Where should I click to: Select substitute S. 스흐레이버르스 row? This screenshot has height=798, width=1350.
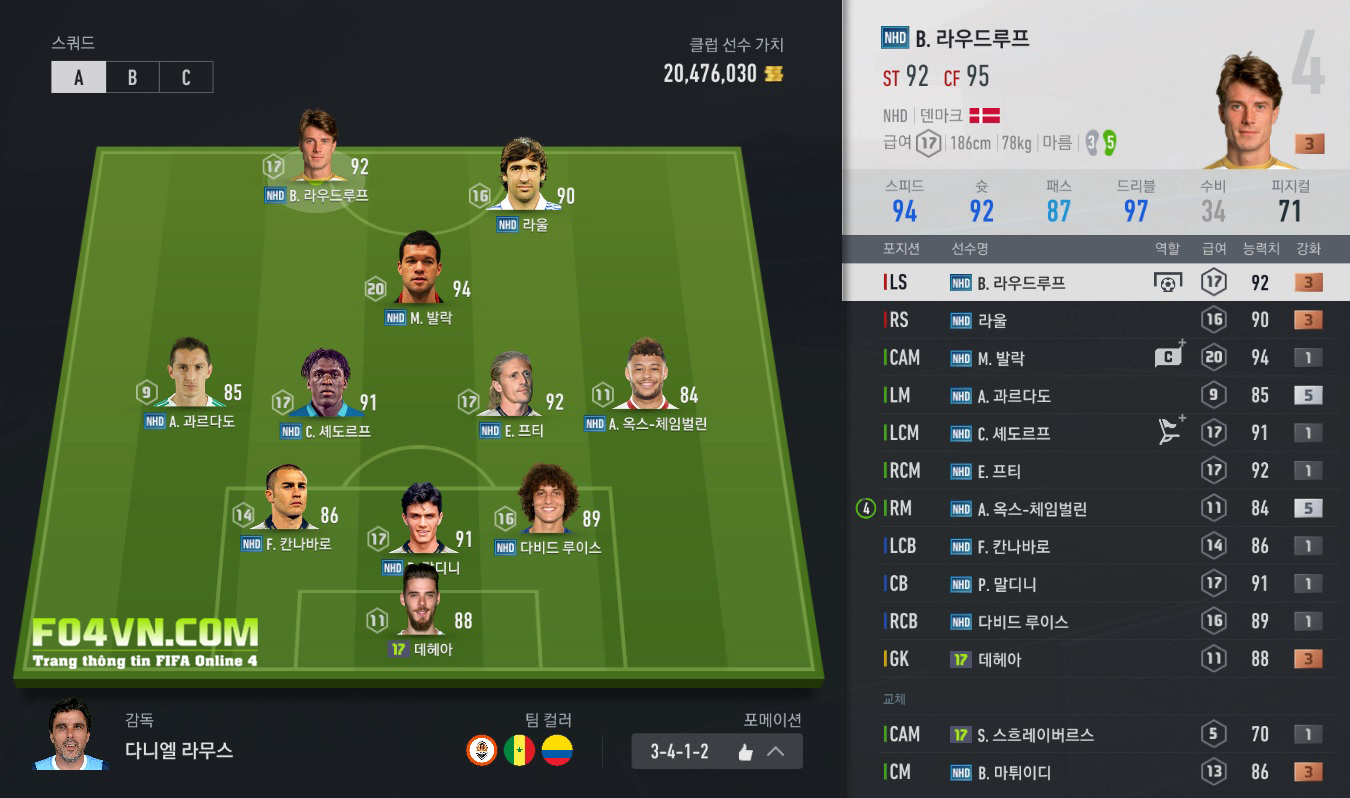pos(1095,735)
